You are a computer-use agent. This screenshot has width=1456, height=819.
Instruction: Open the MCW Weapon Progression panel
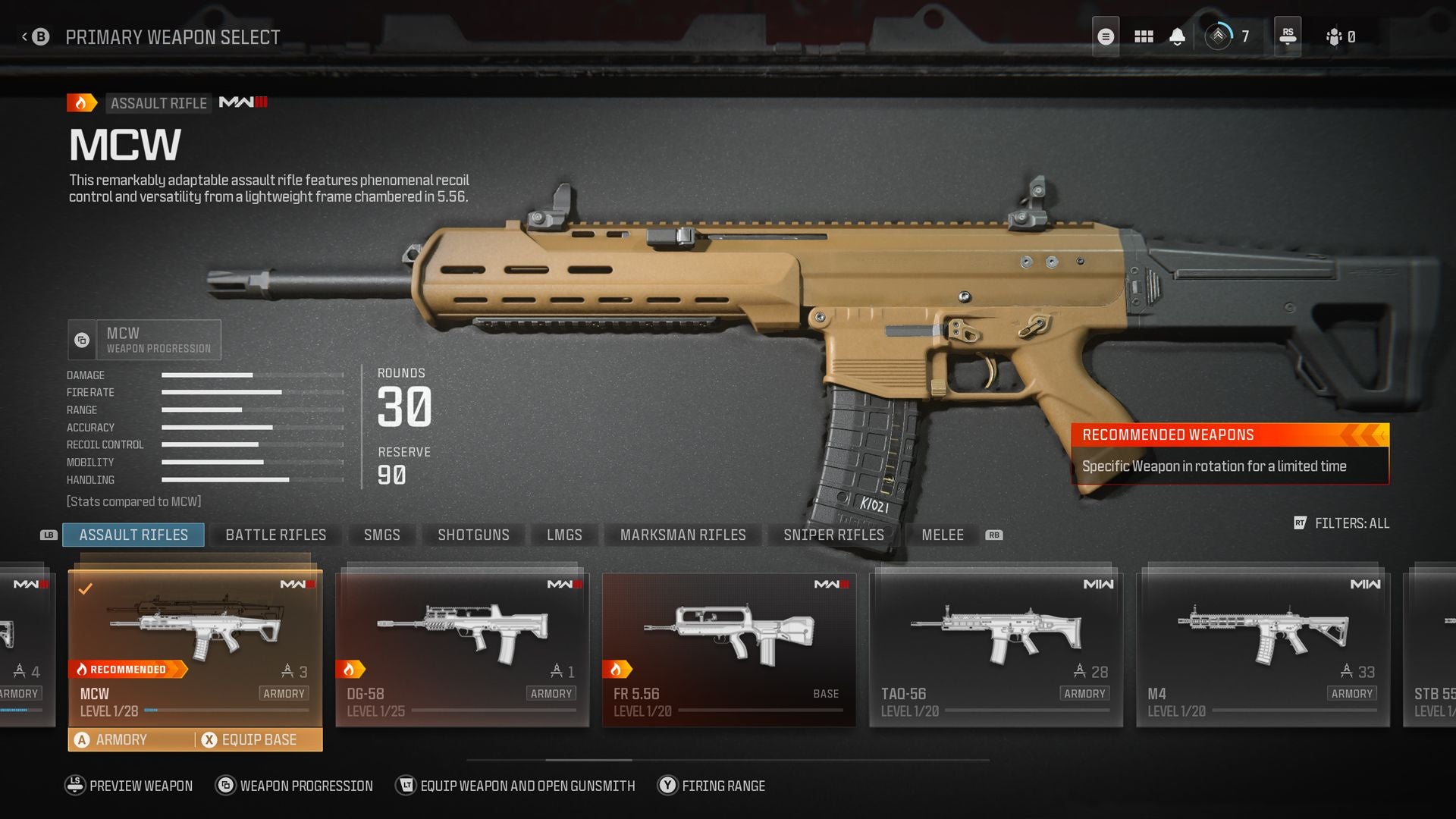[145, 340]
